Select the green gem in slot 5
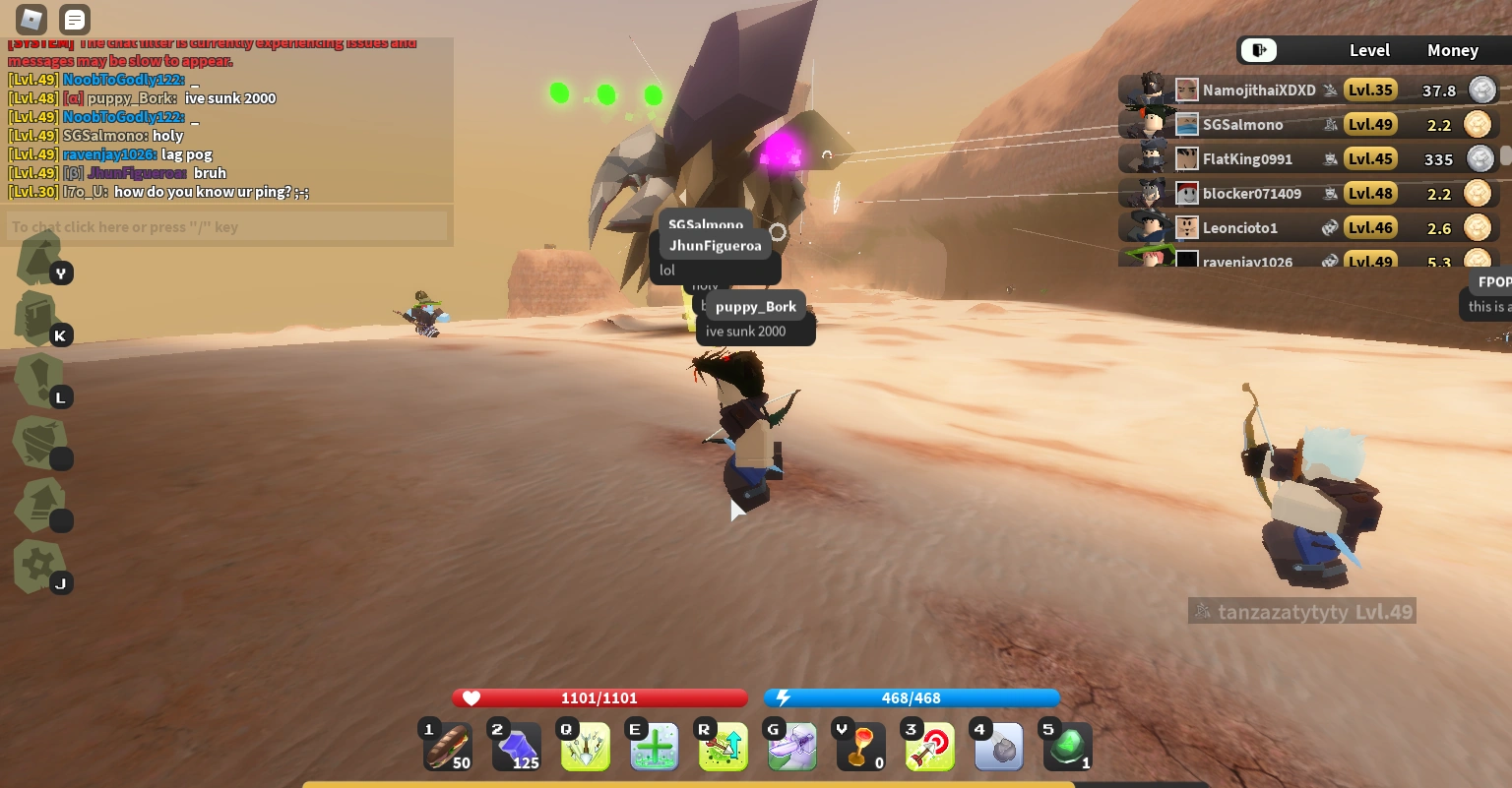The image size is (1512, 788). pyautogui.click(x=1067, y=746)
